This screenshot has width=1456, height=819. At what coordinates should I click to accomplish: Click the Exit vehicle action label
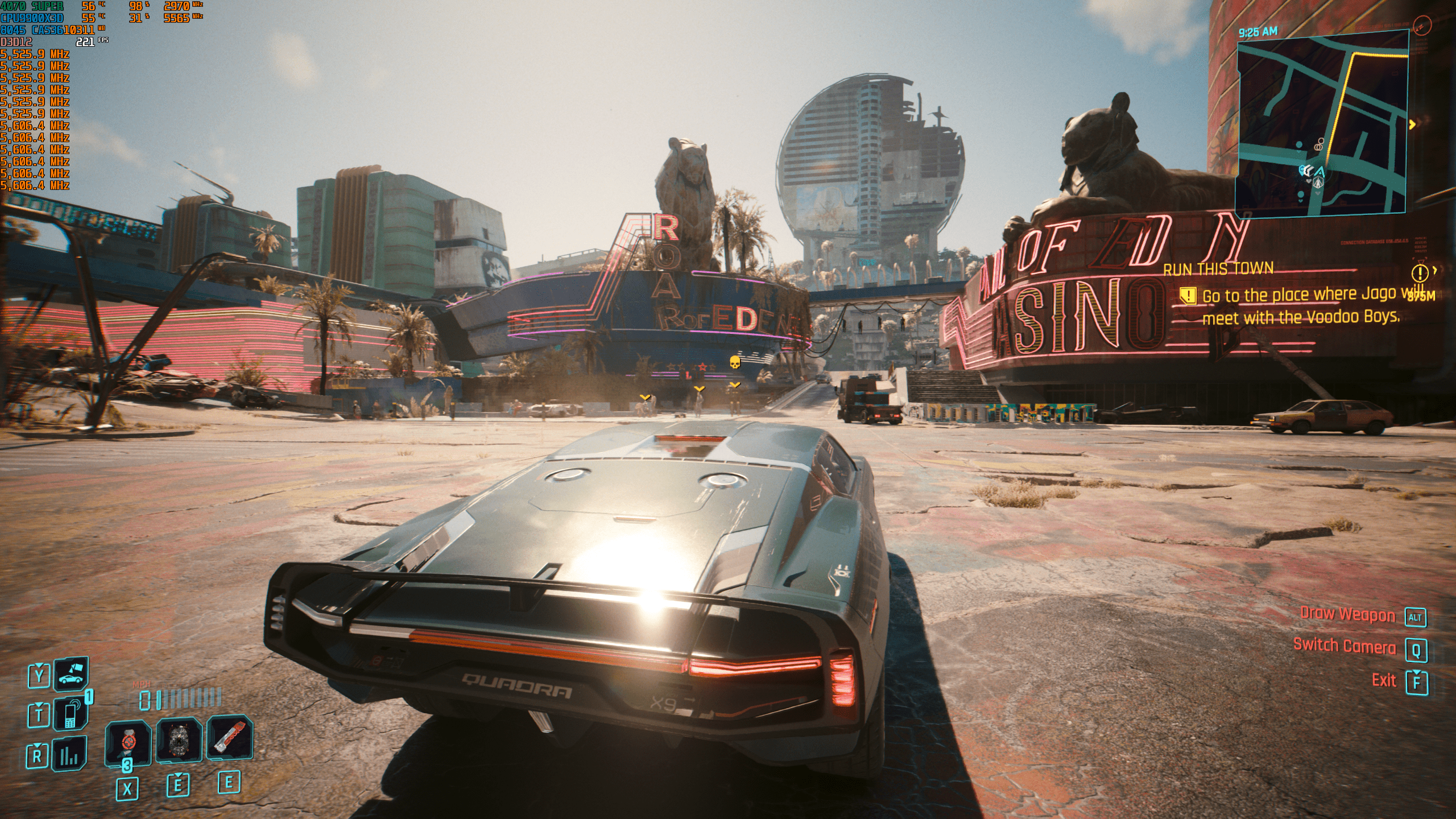pos(1384,680)
